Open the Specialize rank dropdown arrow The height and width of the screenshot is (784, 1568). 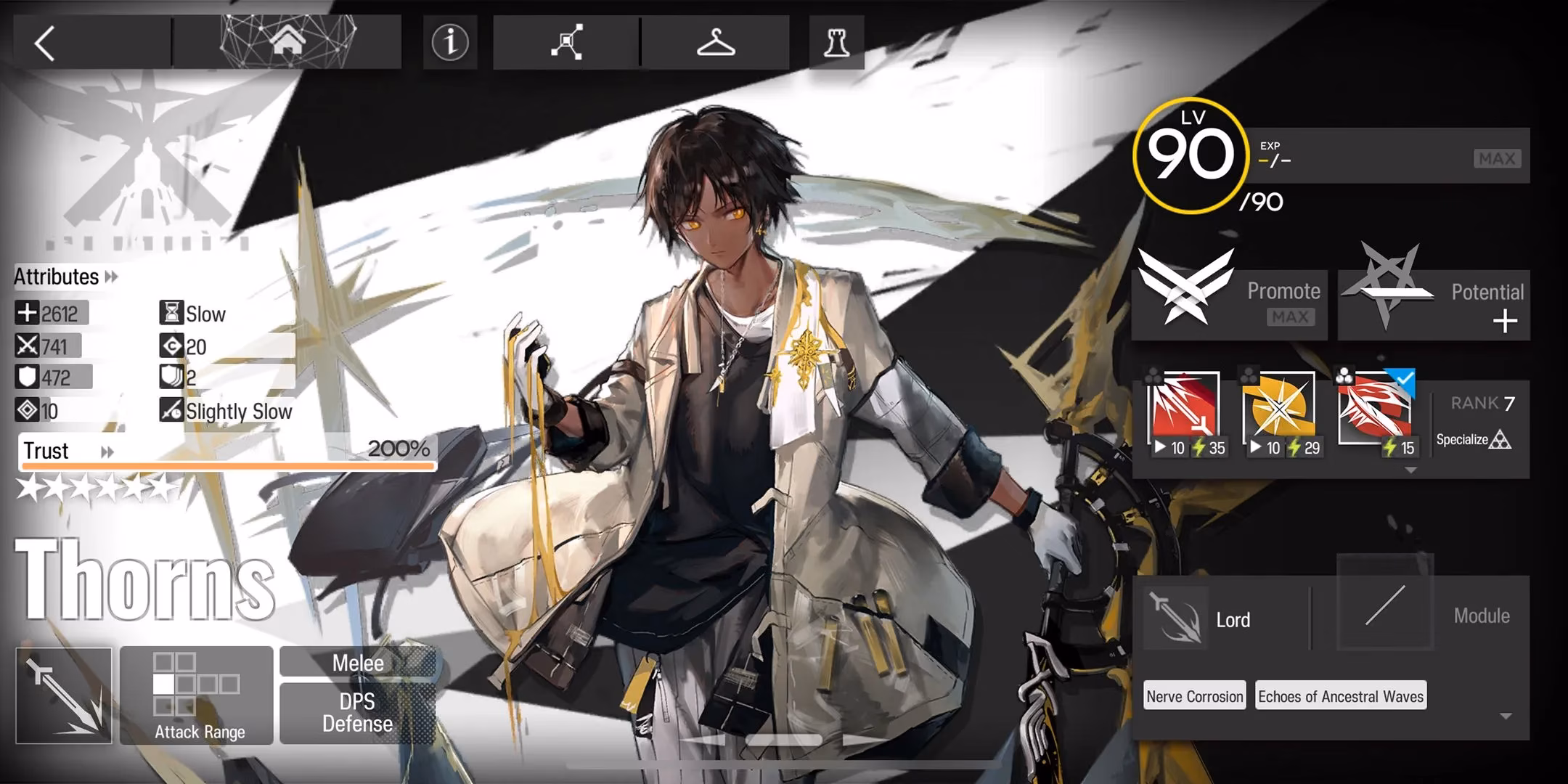tap(1411, 470)
